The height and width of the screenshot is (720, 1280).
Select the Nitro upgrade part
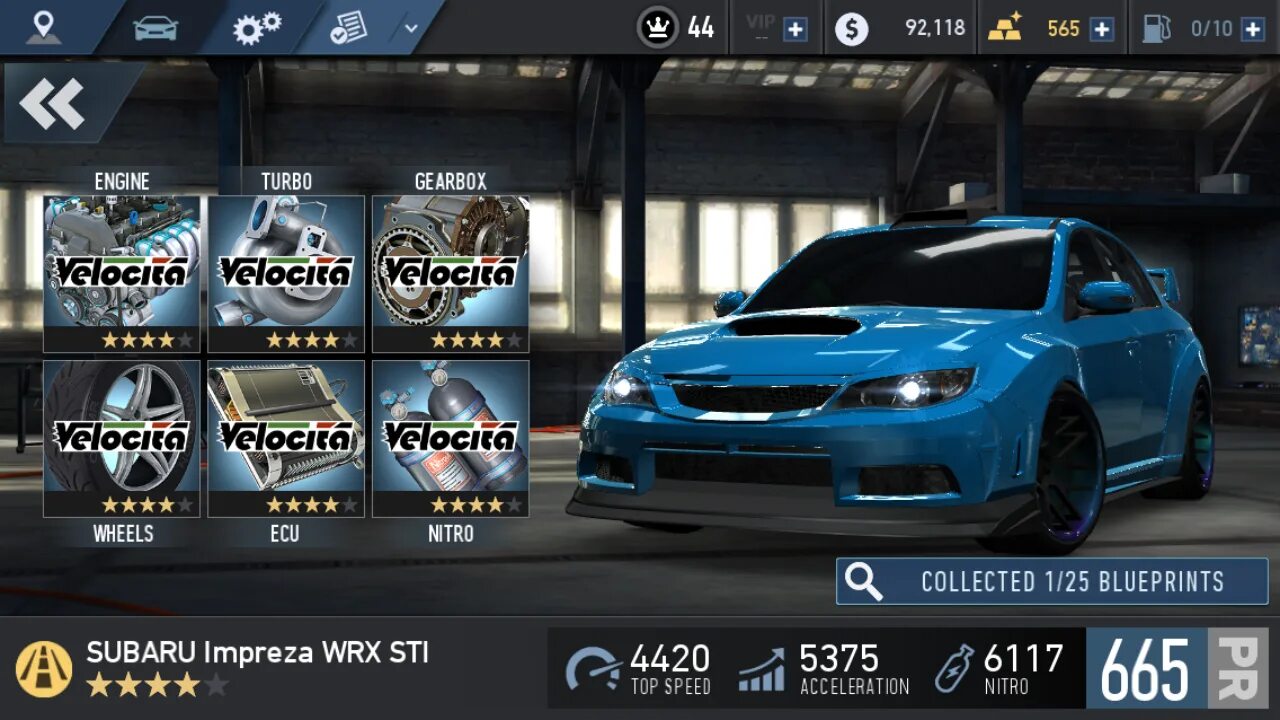450,438
